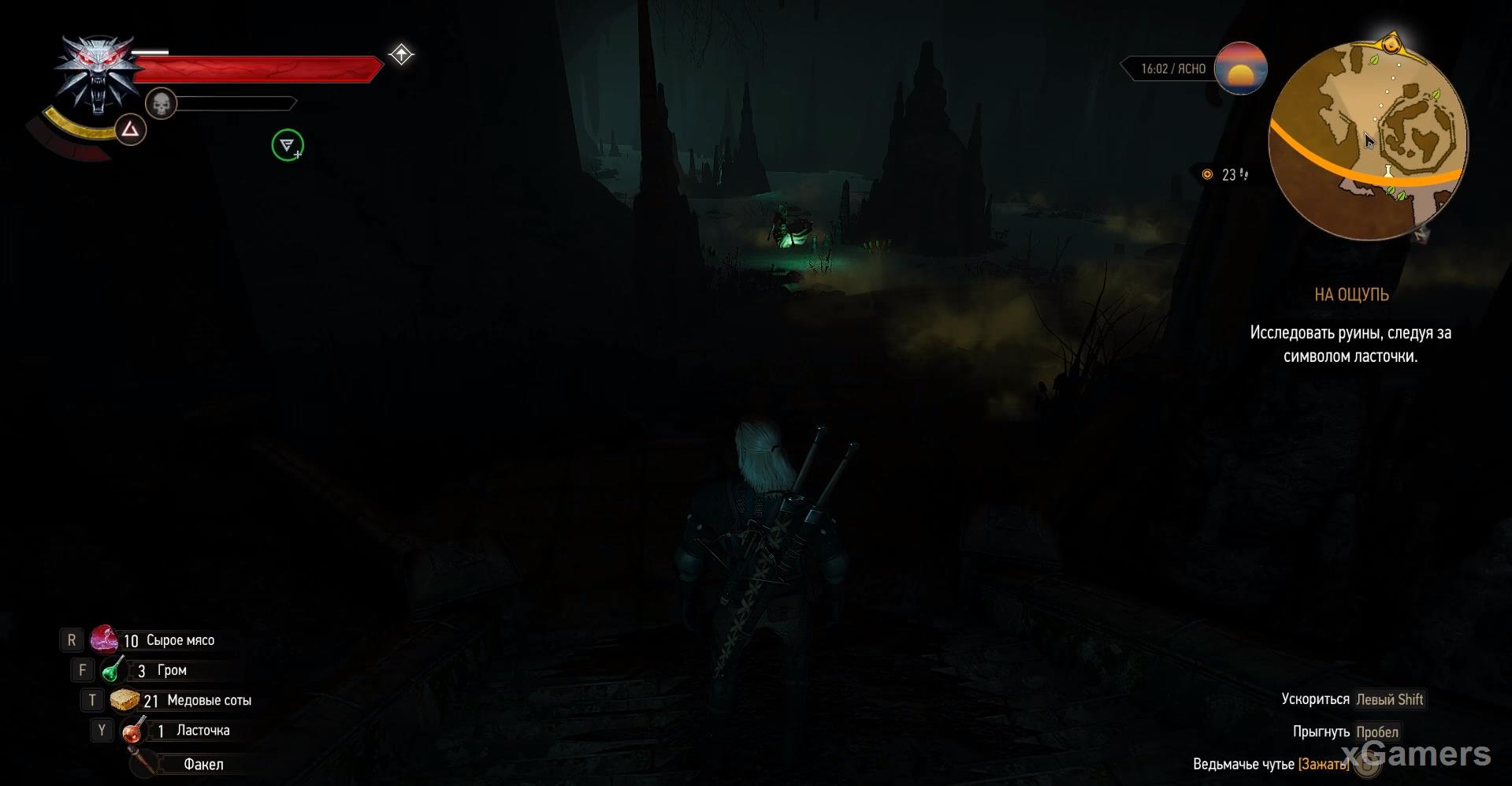Select the active sign icon
Screen dimensions: 1512x786
coord(131,129)
